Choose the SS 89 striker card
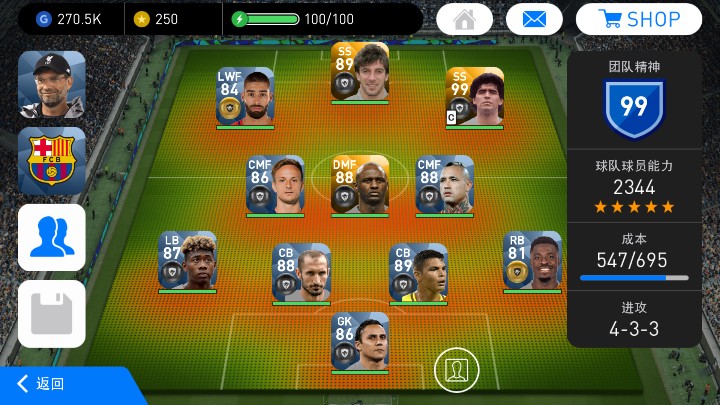Viewport: 720px width, 405px height. point(360,72)
